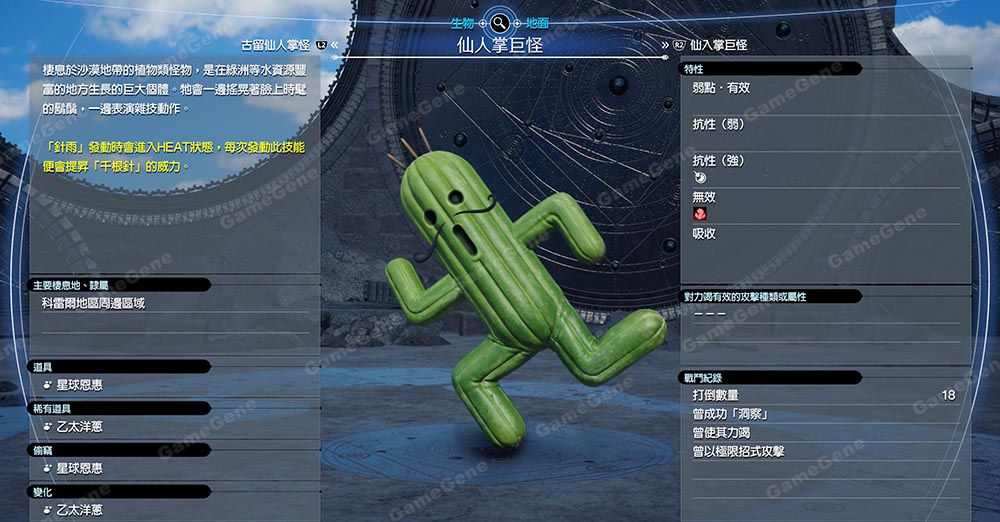The width and height of the screenshot is (1000, 522).
Task: Select 星球恩惠 under the 偷竊 section
Action: [x=79, y=468]
